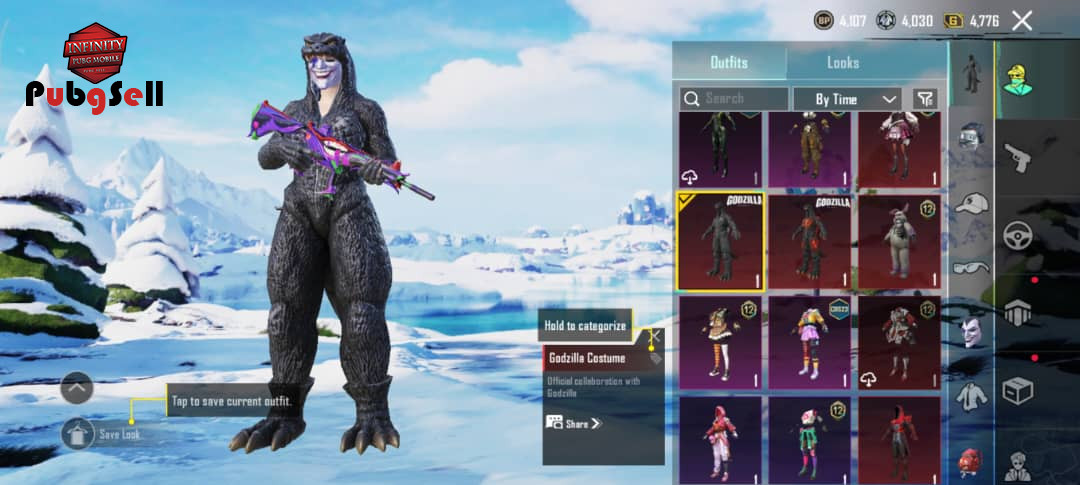Screen dimensions: 1080x485
Task: Open the outfit filter options
Action: click(926, 98)
